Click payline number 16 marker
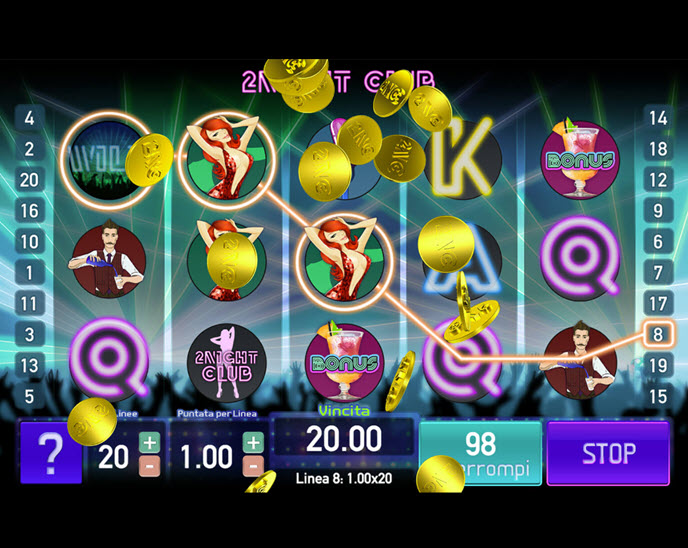 pos(29,211)
